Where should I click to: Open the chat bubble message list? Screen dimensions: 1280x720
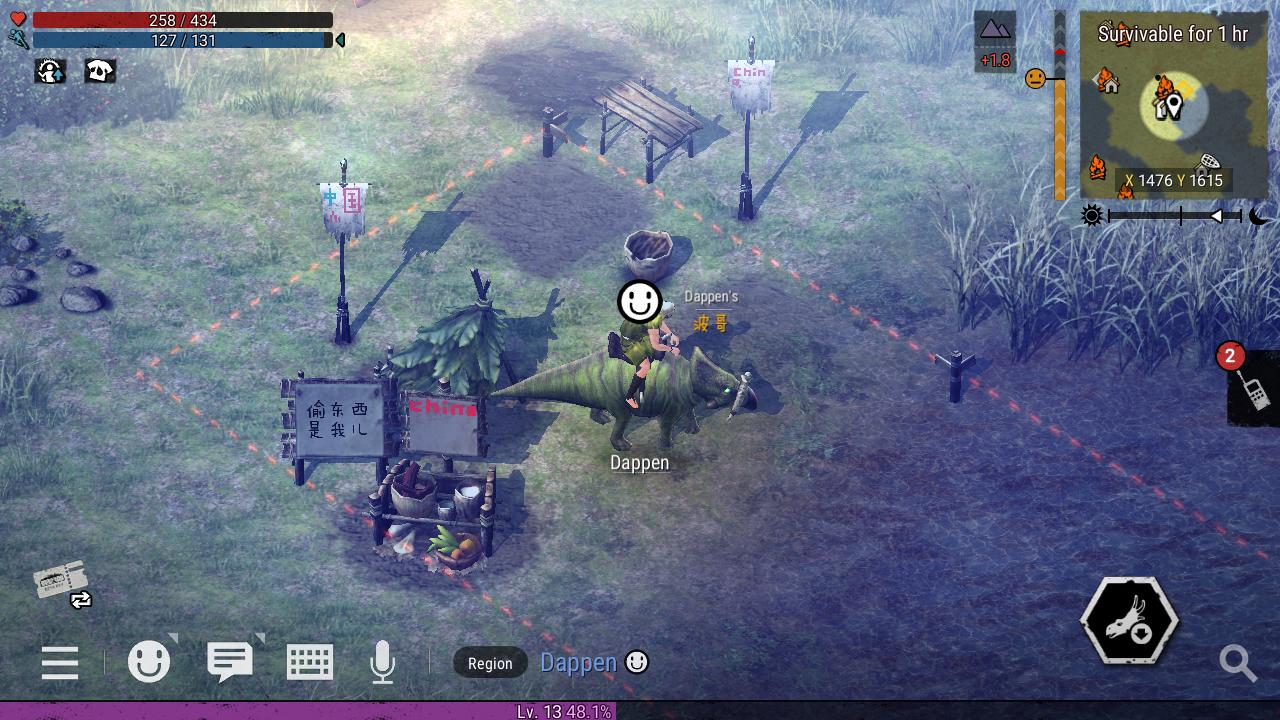click(x=230, y=661)
